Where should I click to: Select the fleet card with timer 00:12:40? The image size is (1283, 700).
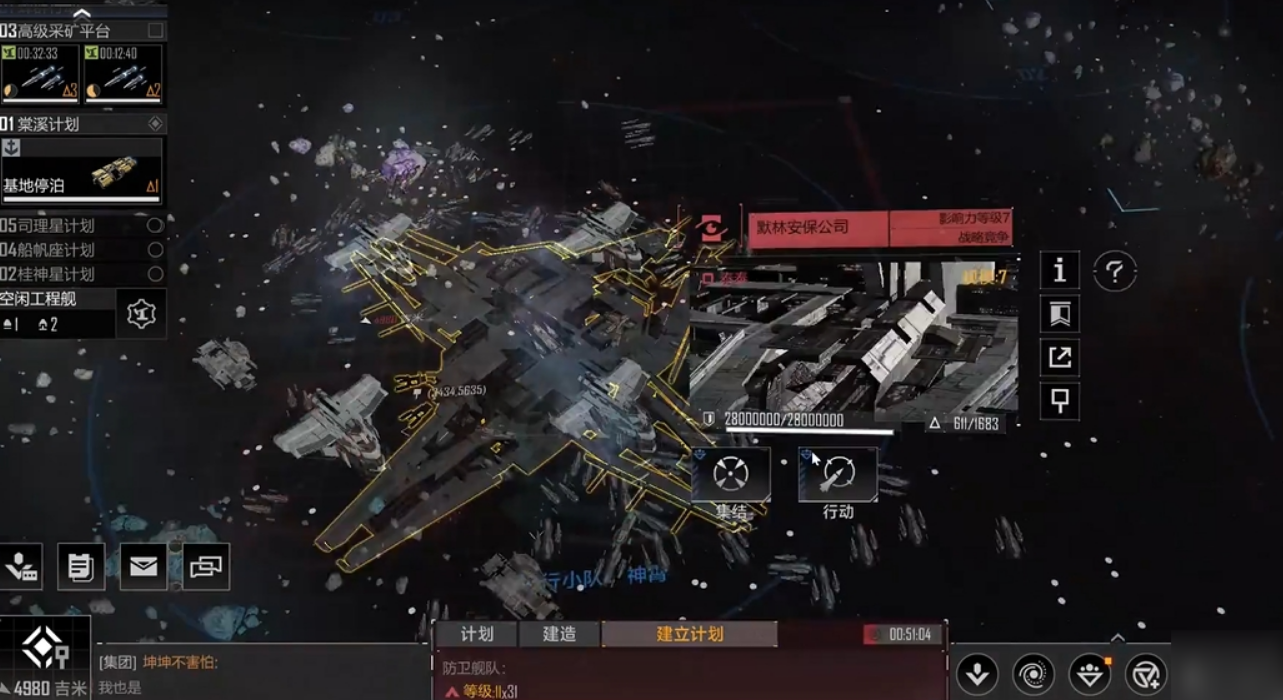[x=123, y=74]
